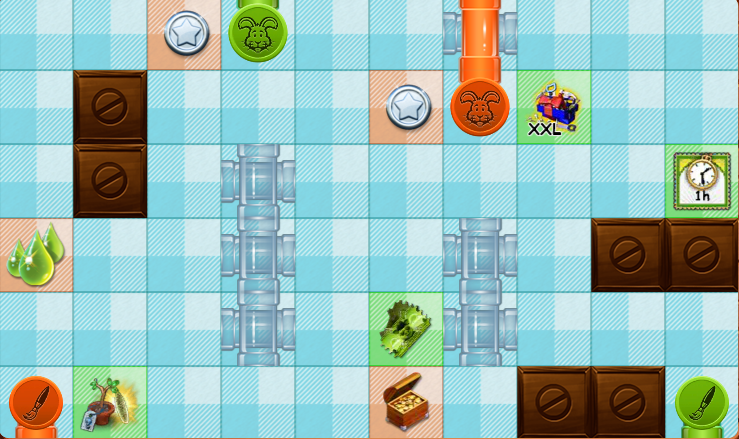This screenshot has width=739, height=439.
Task: Click the green bunny token
Action: pyautogui.click(x=258, y=32)
